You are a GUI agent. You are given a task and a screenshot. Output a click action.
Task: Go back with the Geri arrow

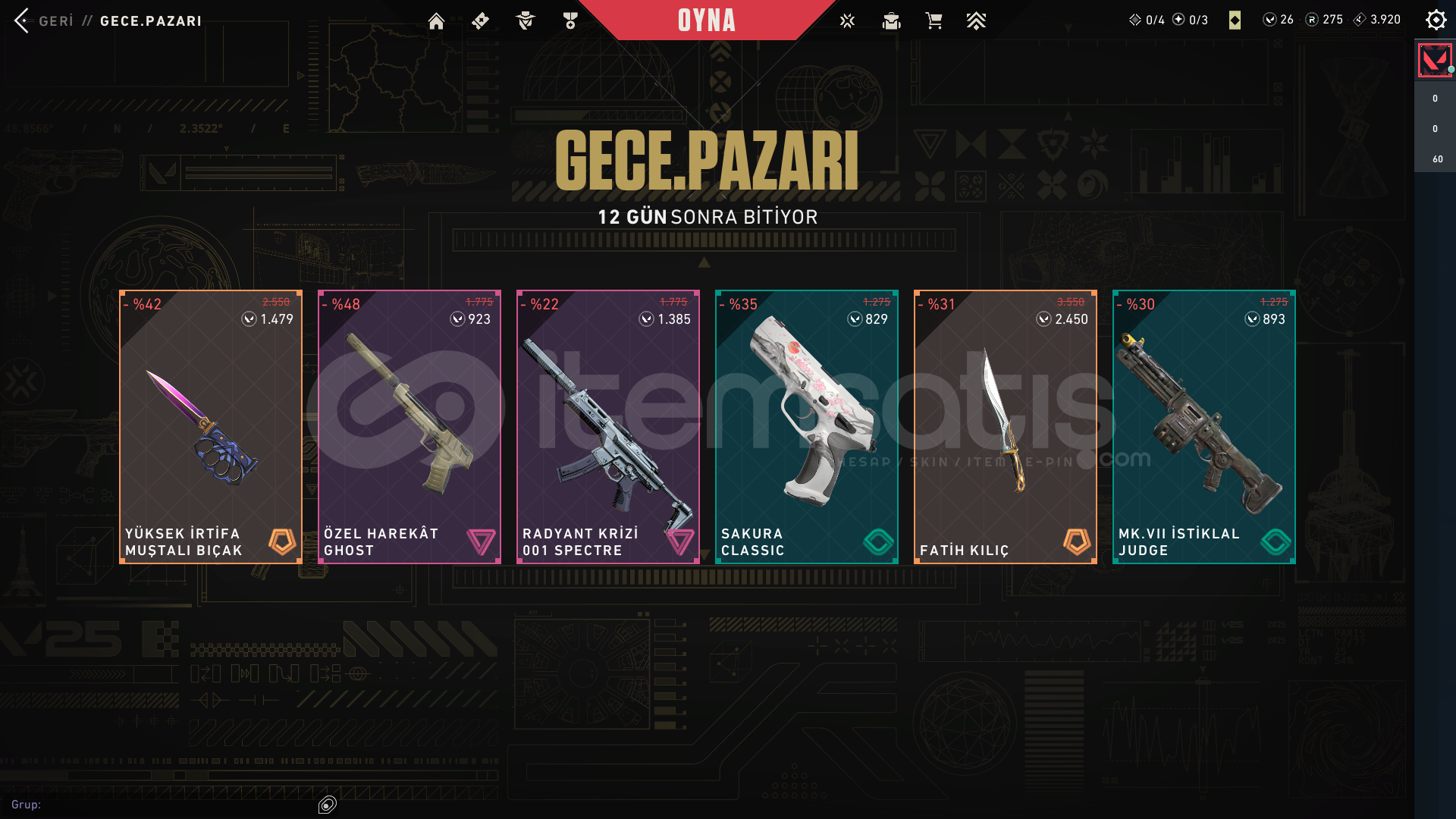click(23, 20)
